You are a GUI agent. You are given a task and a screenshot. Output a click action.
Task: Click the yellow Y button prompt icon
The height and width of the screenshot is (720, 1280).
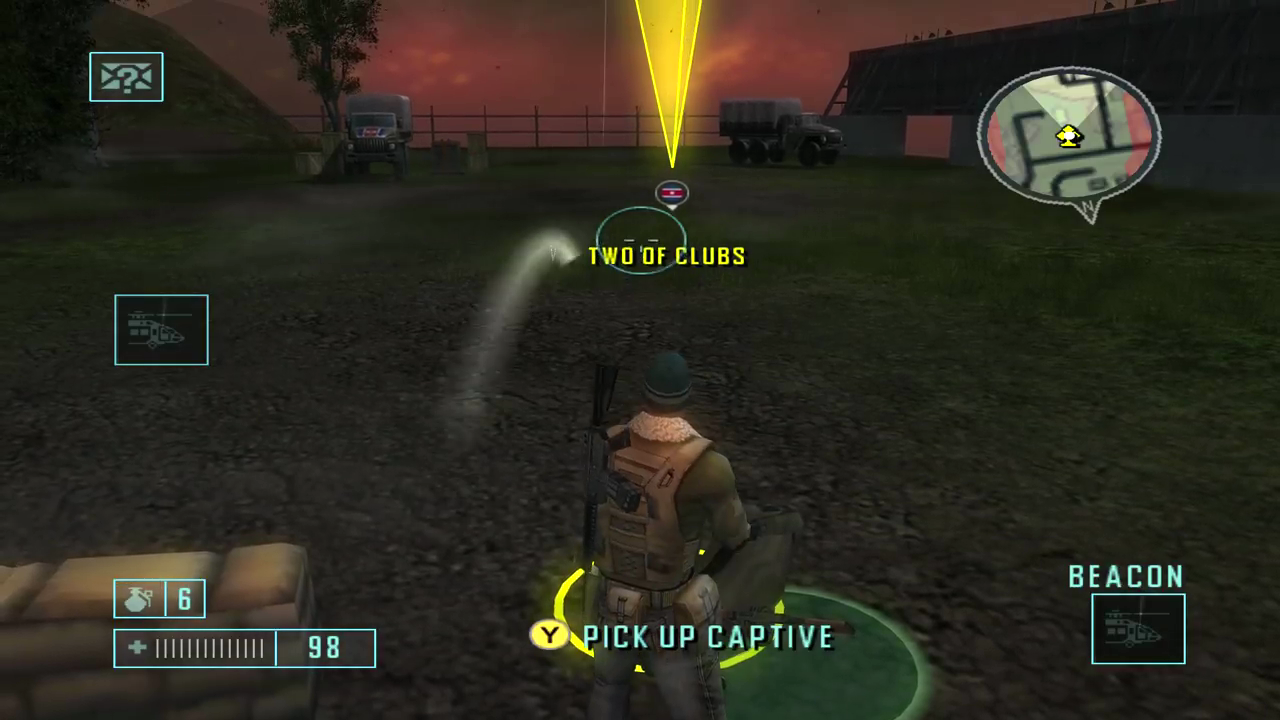548,636
